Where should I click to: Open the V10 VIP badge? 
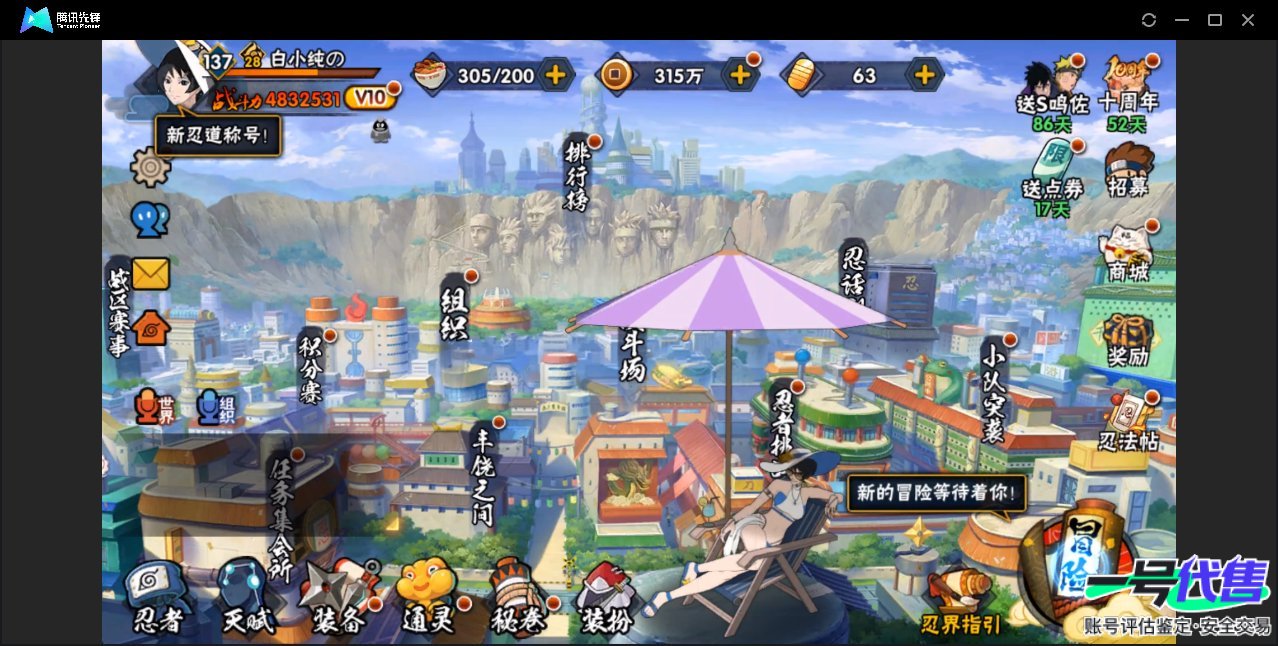pos(370,98)
